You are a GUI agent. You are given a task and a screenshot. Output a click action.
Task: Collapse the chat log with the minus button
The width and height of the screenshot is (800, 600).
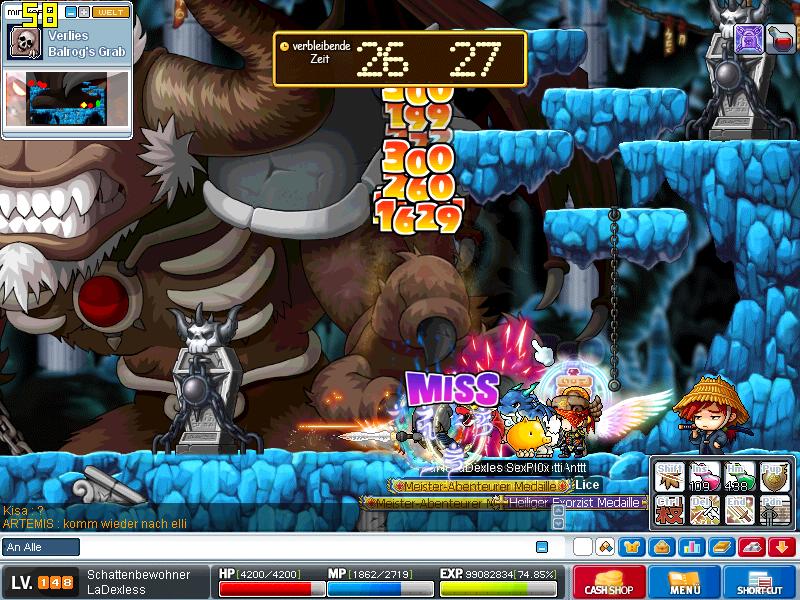coord(542,547)
